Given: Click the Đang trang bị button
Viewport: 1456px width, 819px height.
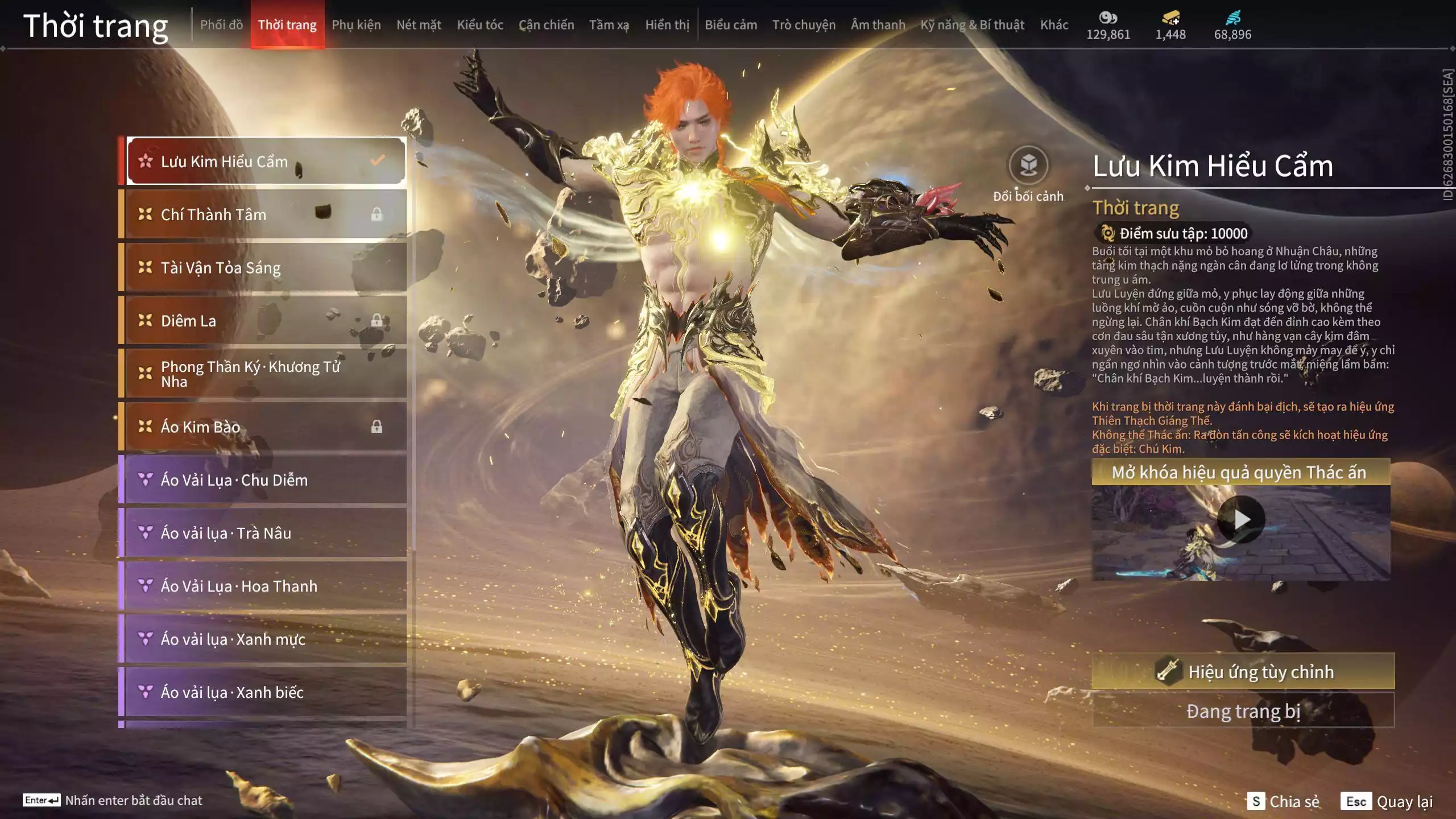Looking at the screenshot, I should click(1243, 711).
